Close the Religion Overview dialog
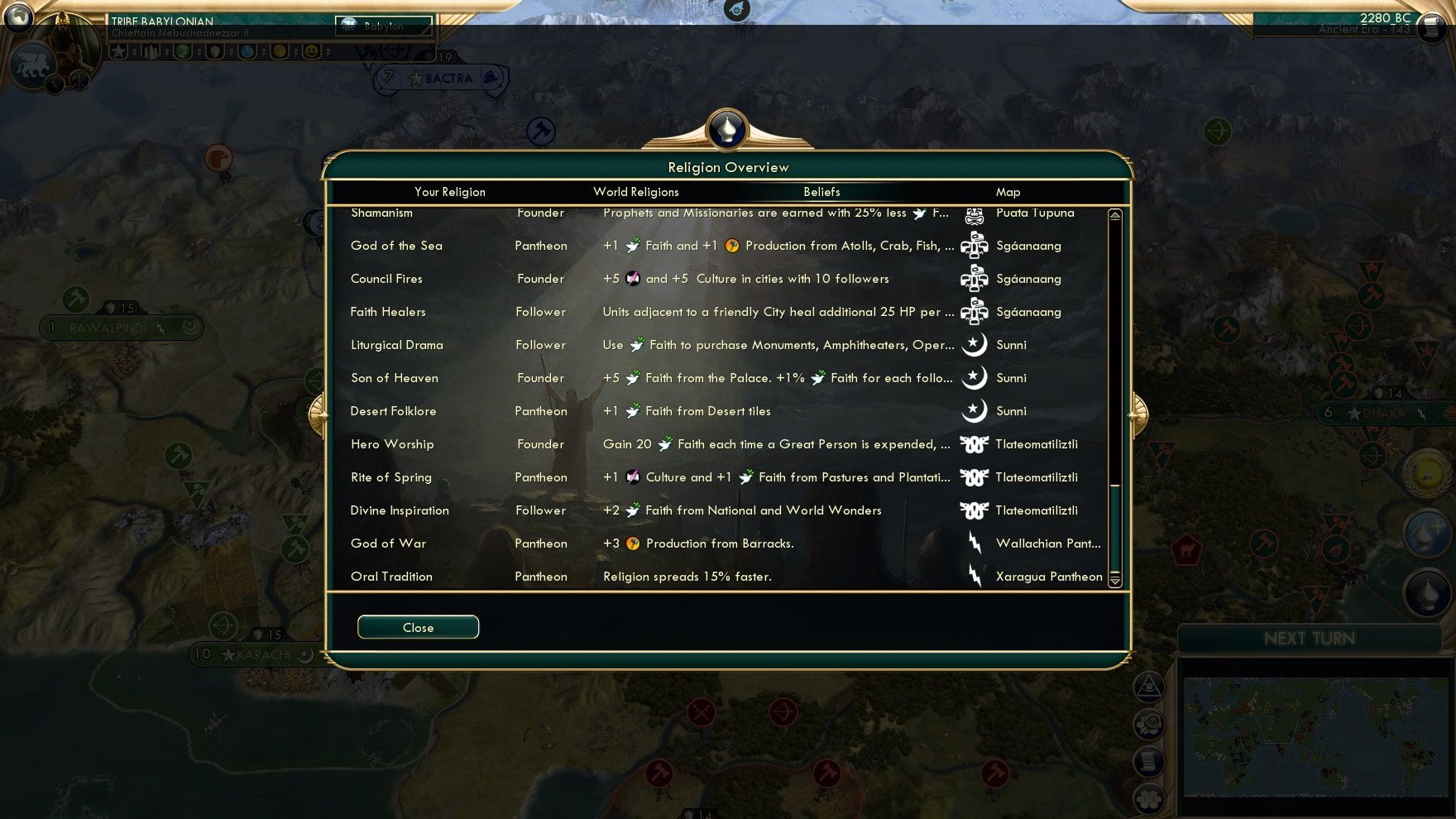Viewport: 1456px width, 819px height. (x=418, y=626)
